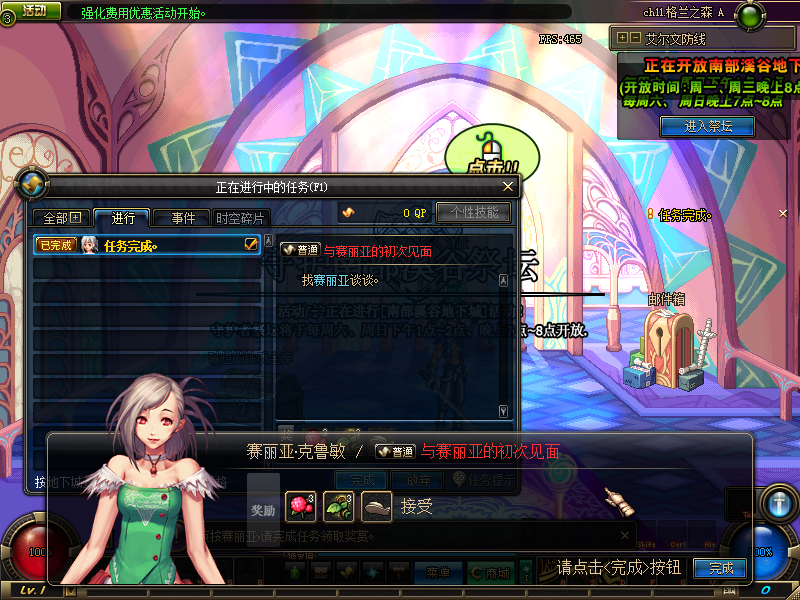Select the 已完成 任务完成 quest row

pyautogui.click(x=140, y=244)
